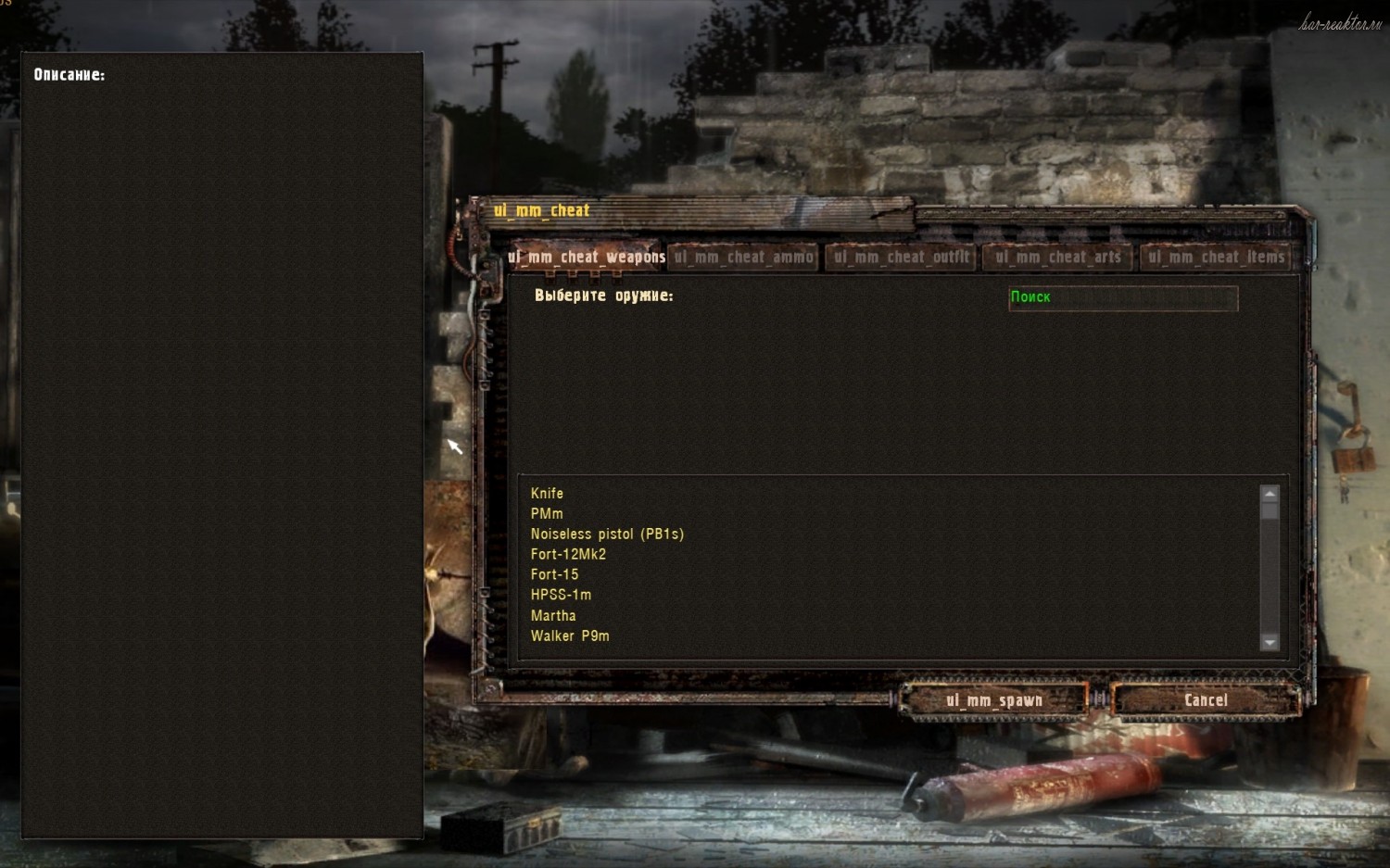Pick Noiseless pistol (PB1s) from the list
The width and height of the screenshot is (1390, 868).
click(607, 535)
